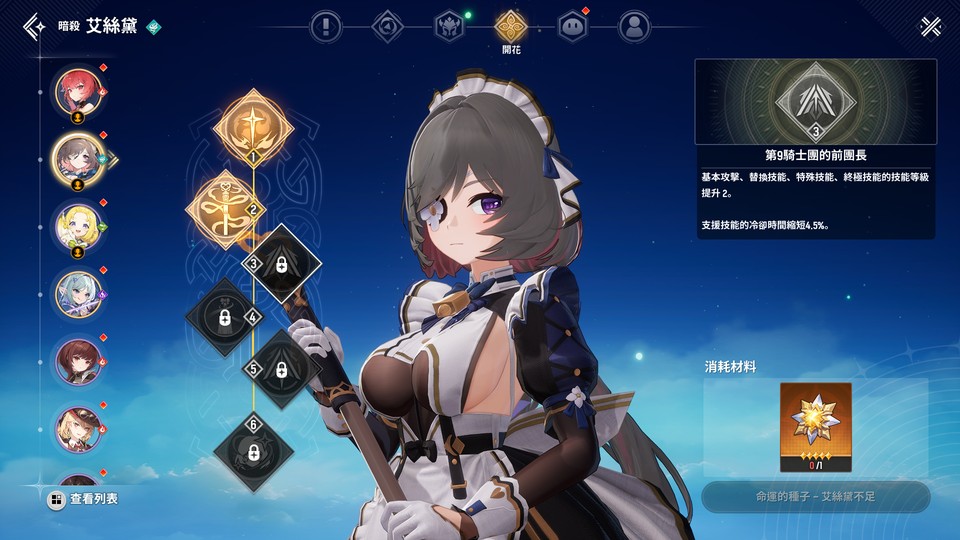Go back using the top-left arrow

pos(34,26)
